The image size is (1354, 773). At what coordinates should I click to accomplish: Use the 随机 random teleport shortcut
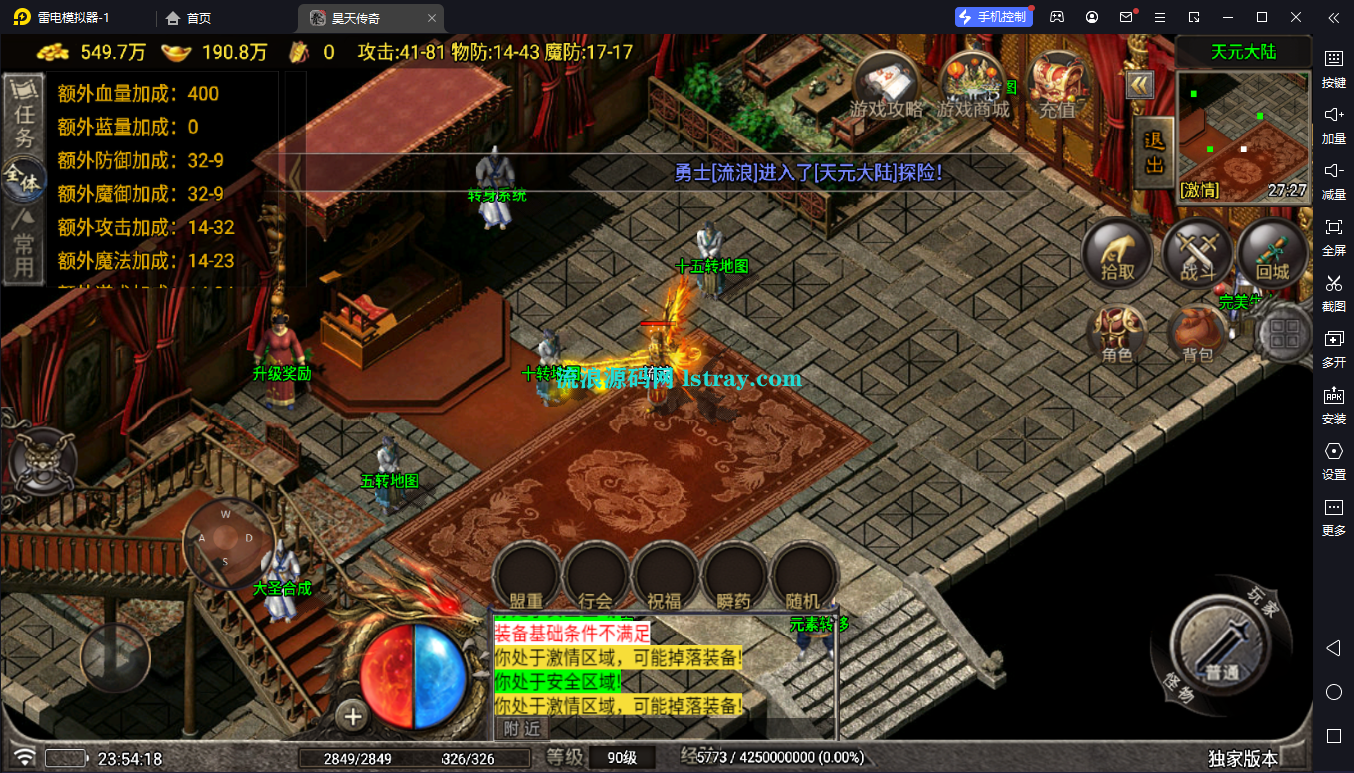coord(804,577)
